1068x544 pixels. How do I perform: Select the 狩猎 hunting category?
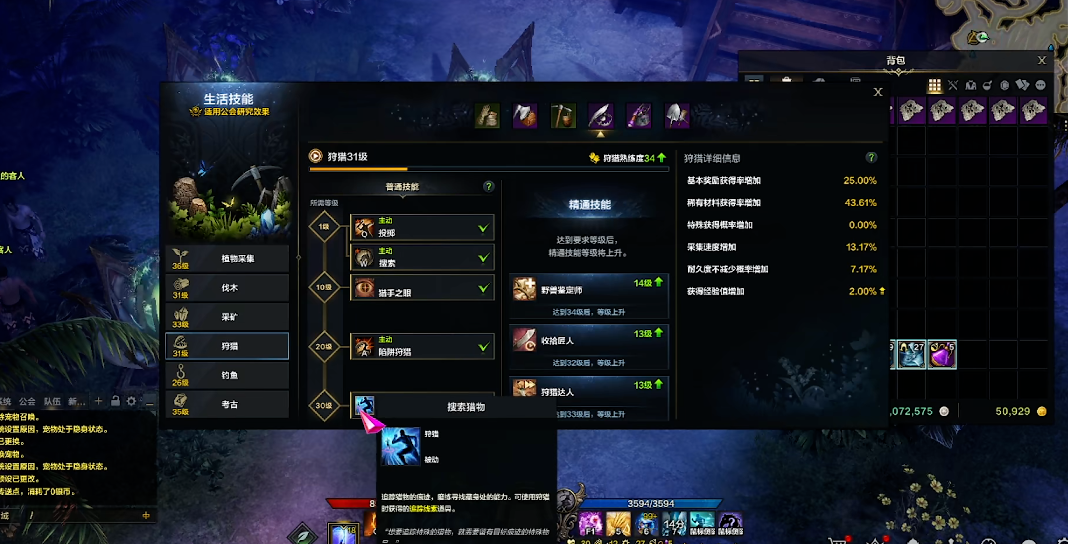coord(227,346)
